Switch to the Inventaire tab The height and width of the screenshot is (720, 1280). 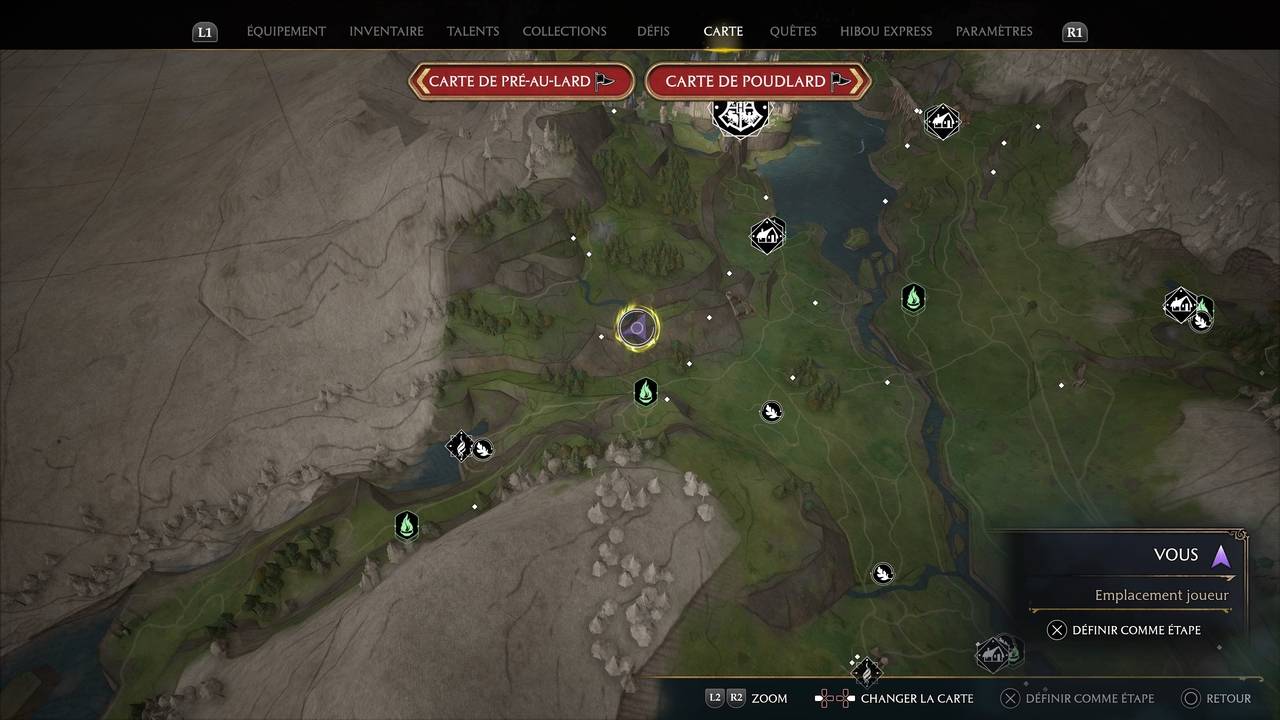[x=386, y=31]
